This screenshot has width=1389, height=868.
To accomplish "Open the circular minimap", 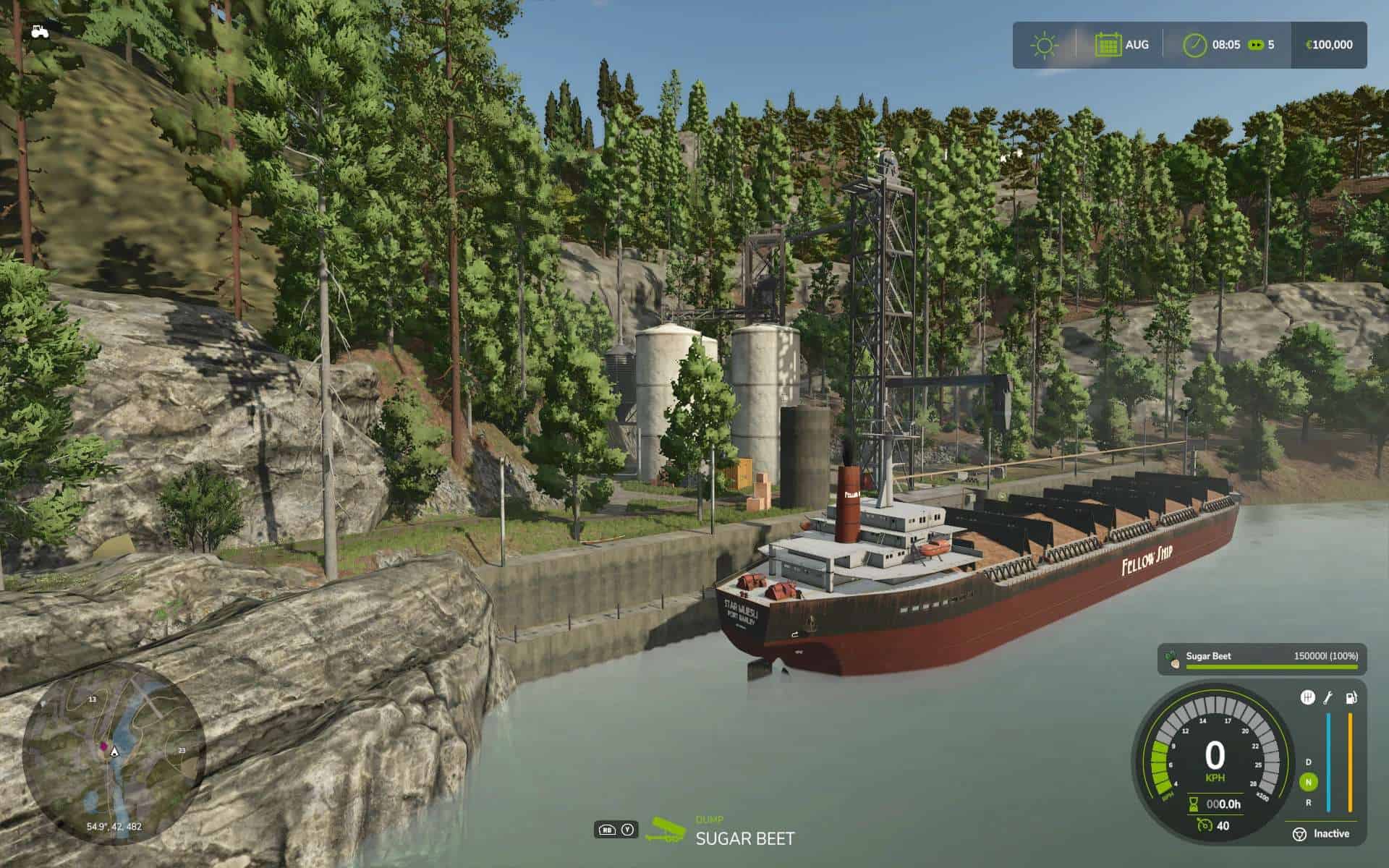I will [x=114, y=752].
